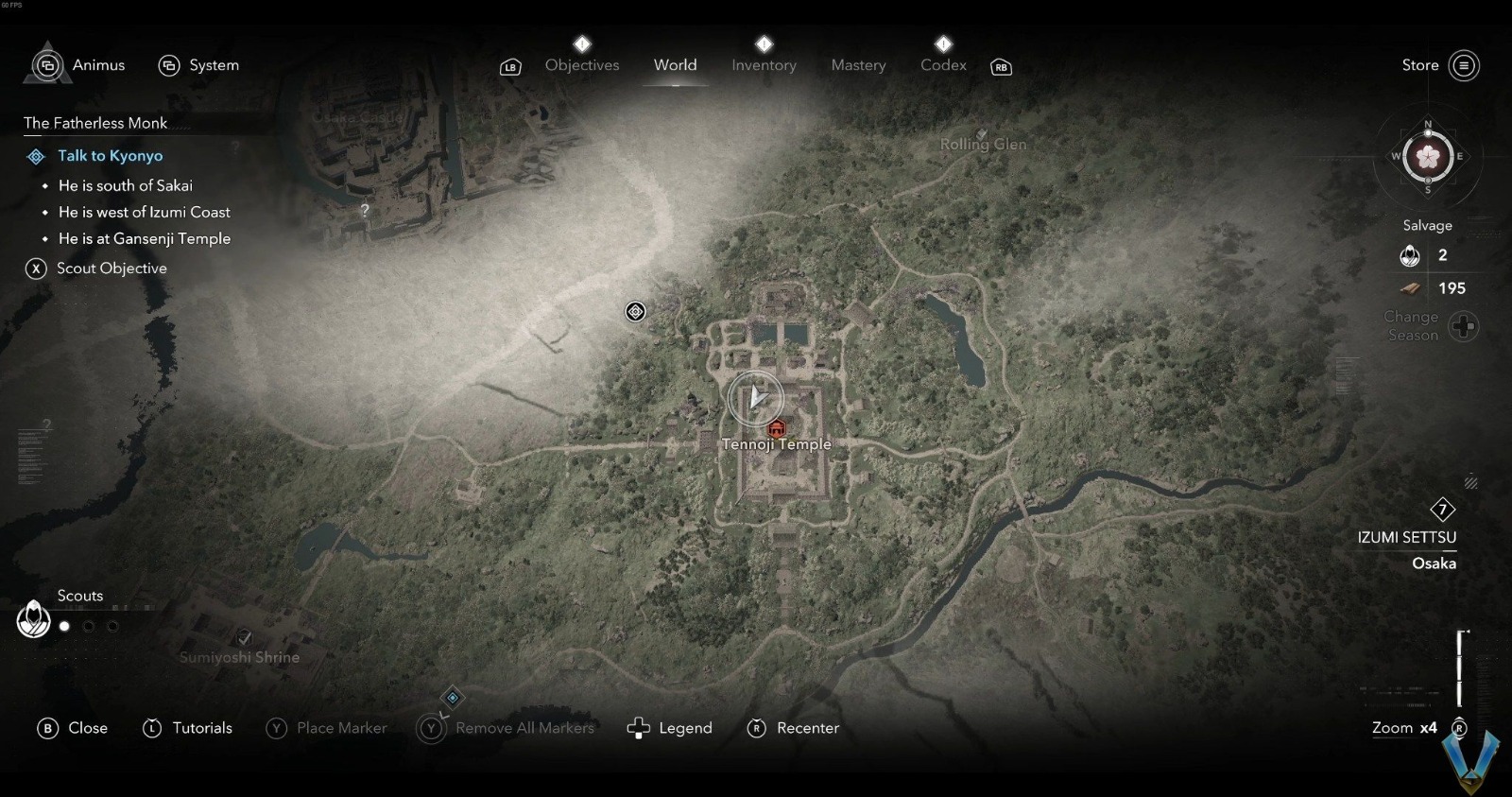Select the first scout availability dot
The height and width of the screenshot is (797, 1512).
tap(63, 626)
